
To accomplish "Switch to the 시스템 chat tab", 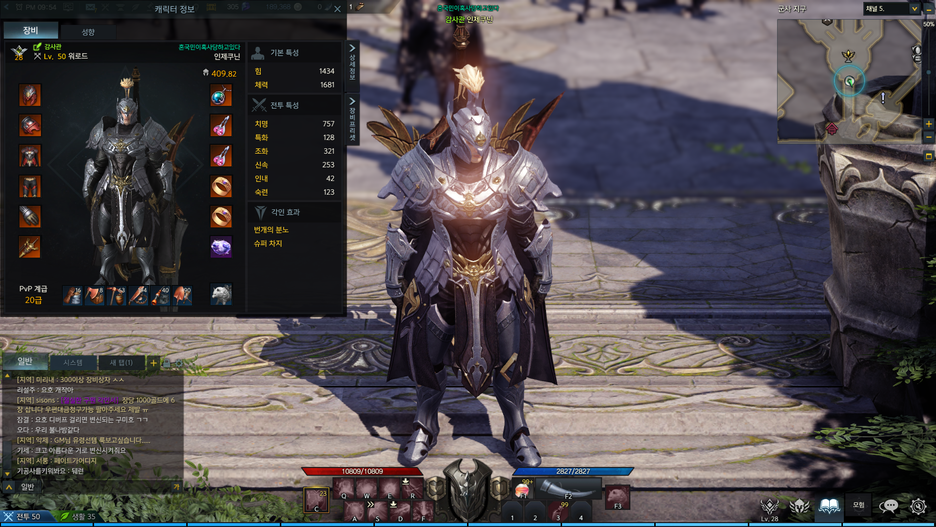I will (73, 362).
